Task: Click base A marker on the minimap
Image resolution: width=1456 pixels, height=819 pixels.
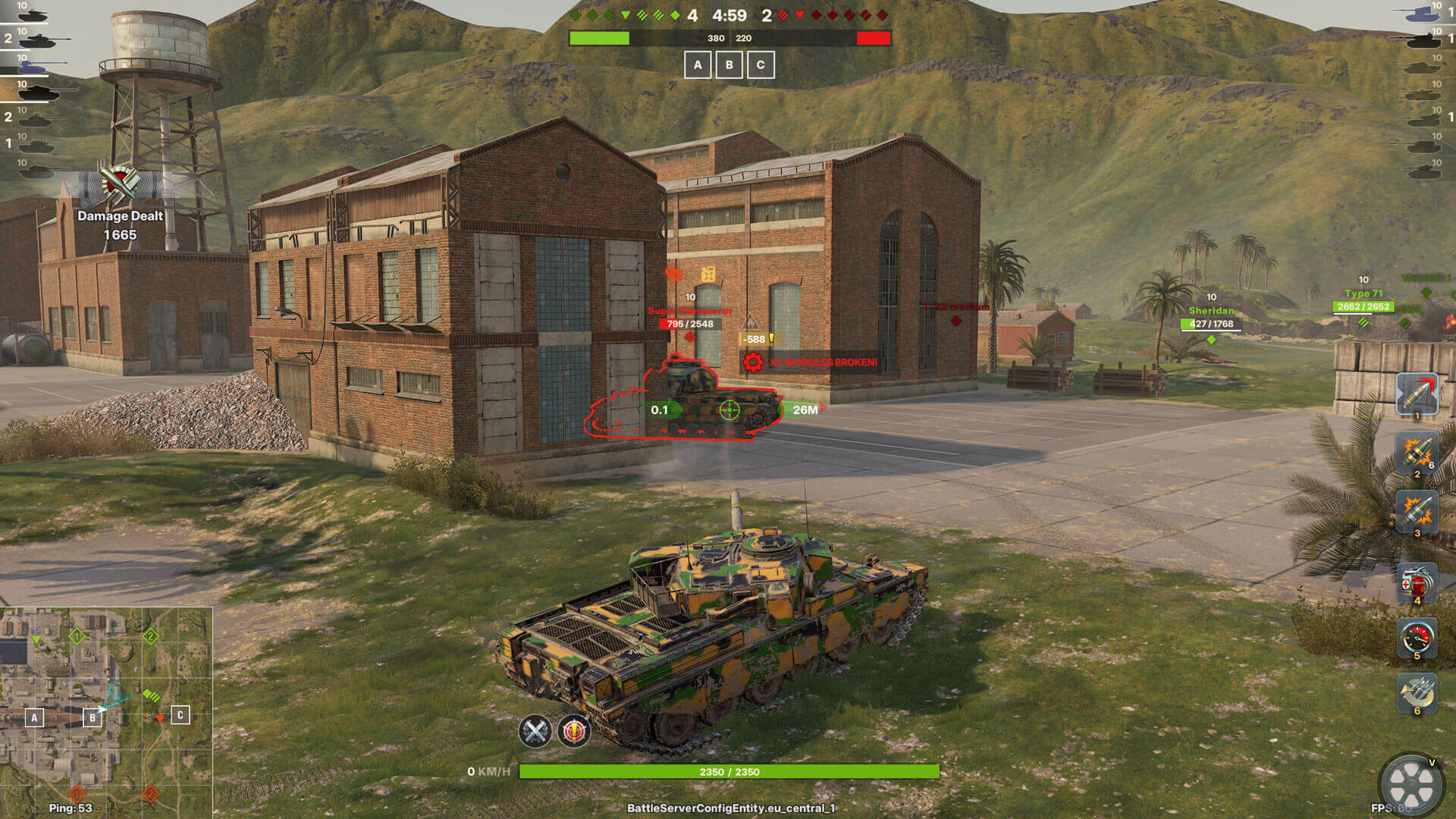Action: 34,717
